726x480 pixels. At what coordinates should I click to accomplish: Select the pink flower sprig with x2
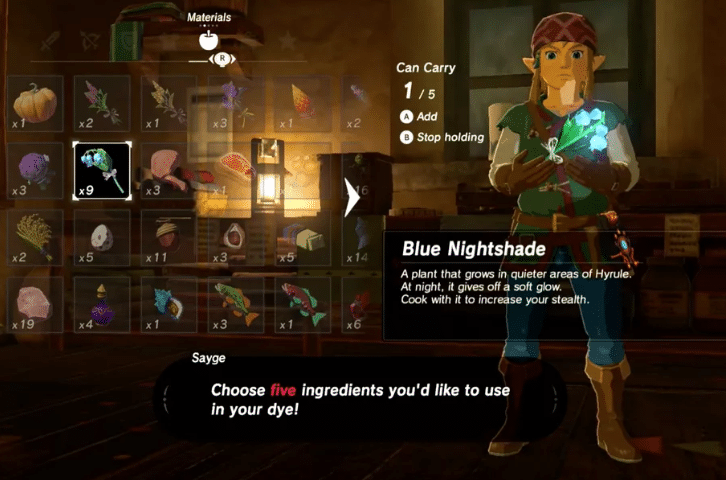[x=102, y=103]
